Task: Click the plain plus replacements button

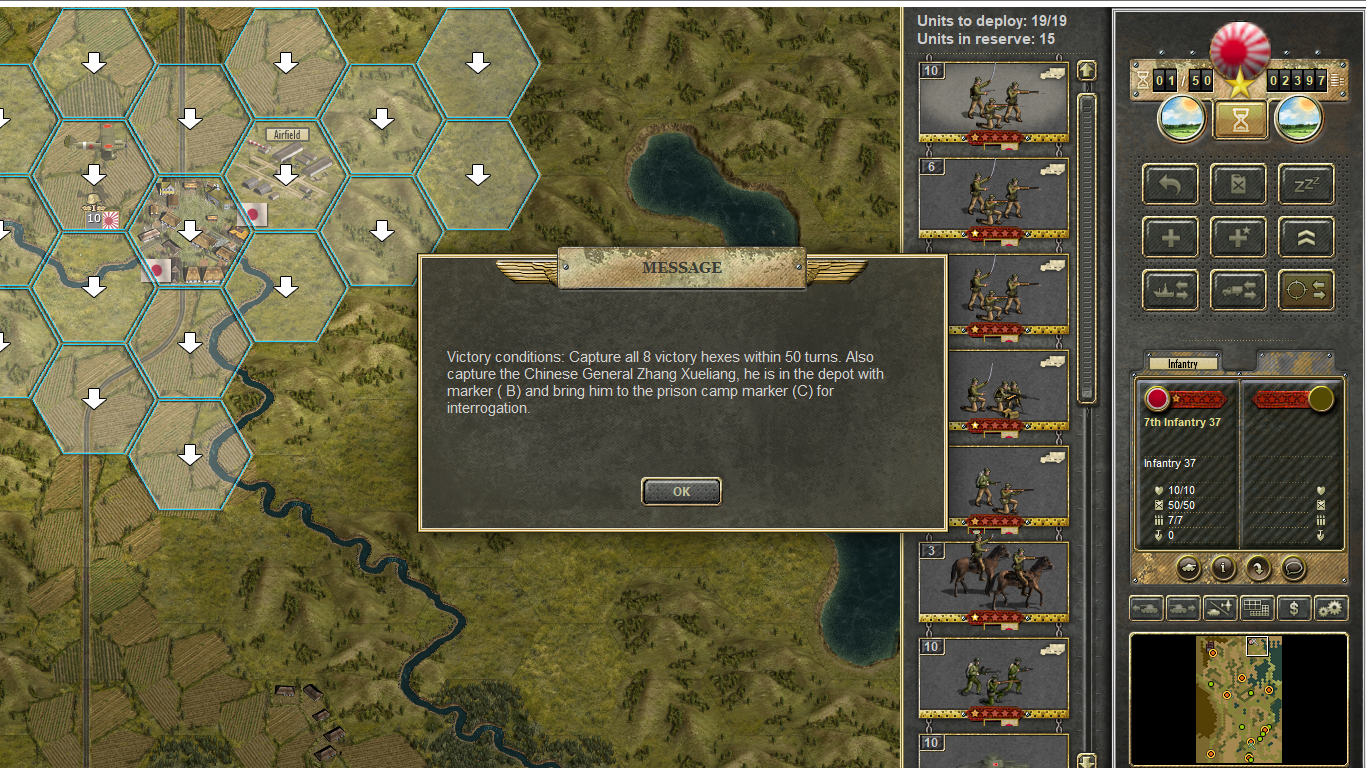Action: pos(1170,238)
